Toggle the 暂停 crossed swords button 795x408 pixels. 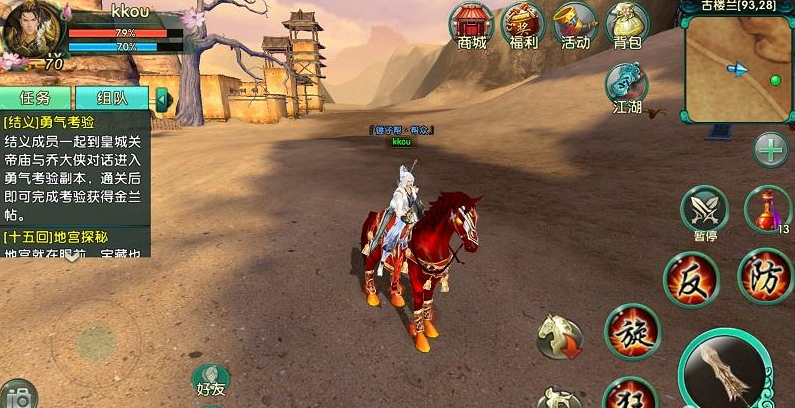(704, 210)
